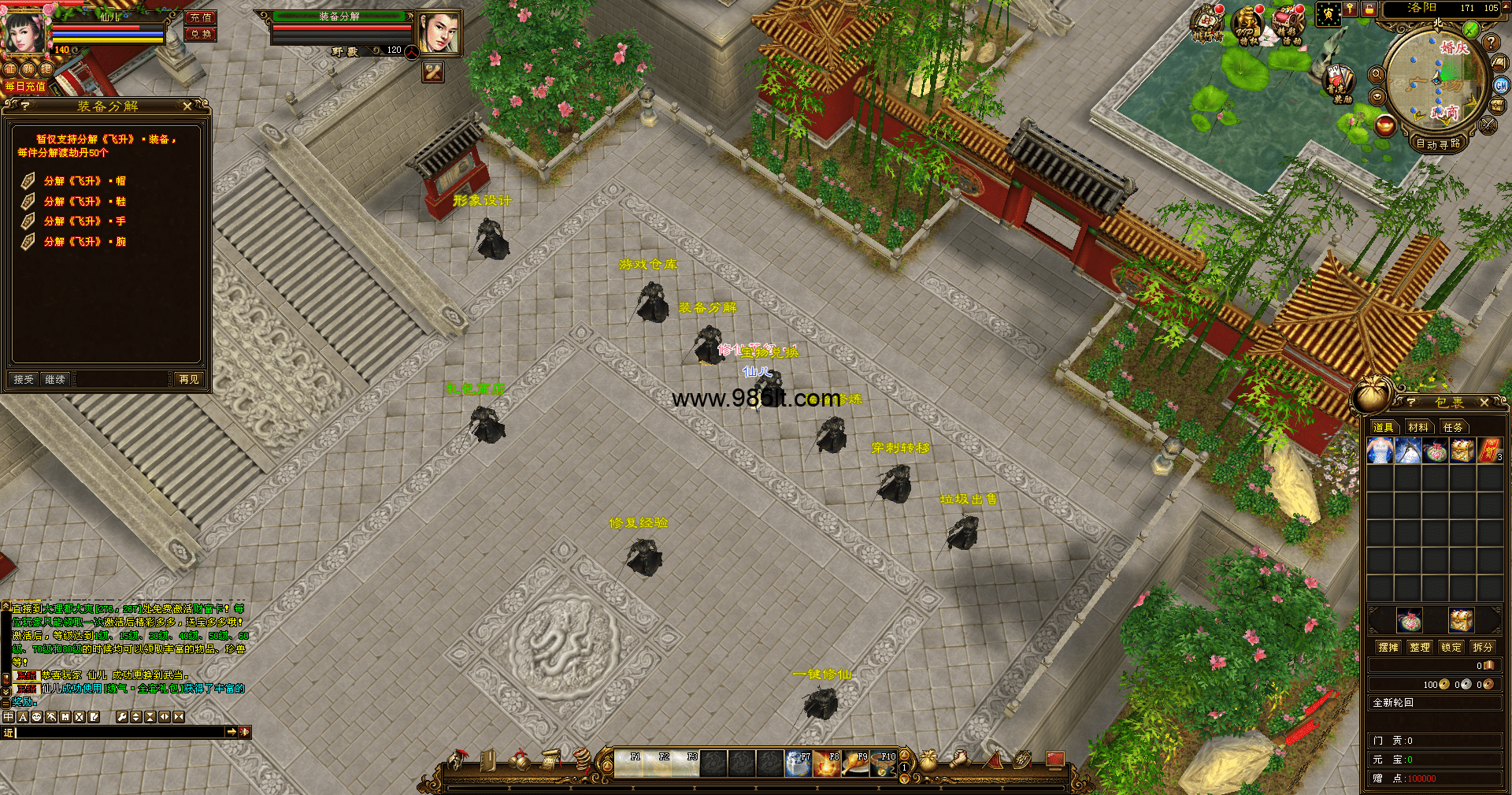This screenshot has height=795, width=1512.
Task: Choose 分解《飞升》·帽 option
Action: (84, 181)
